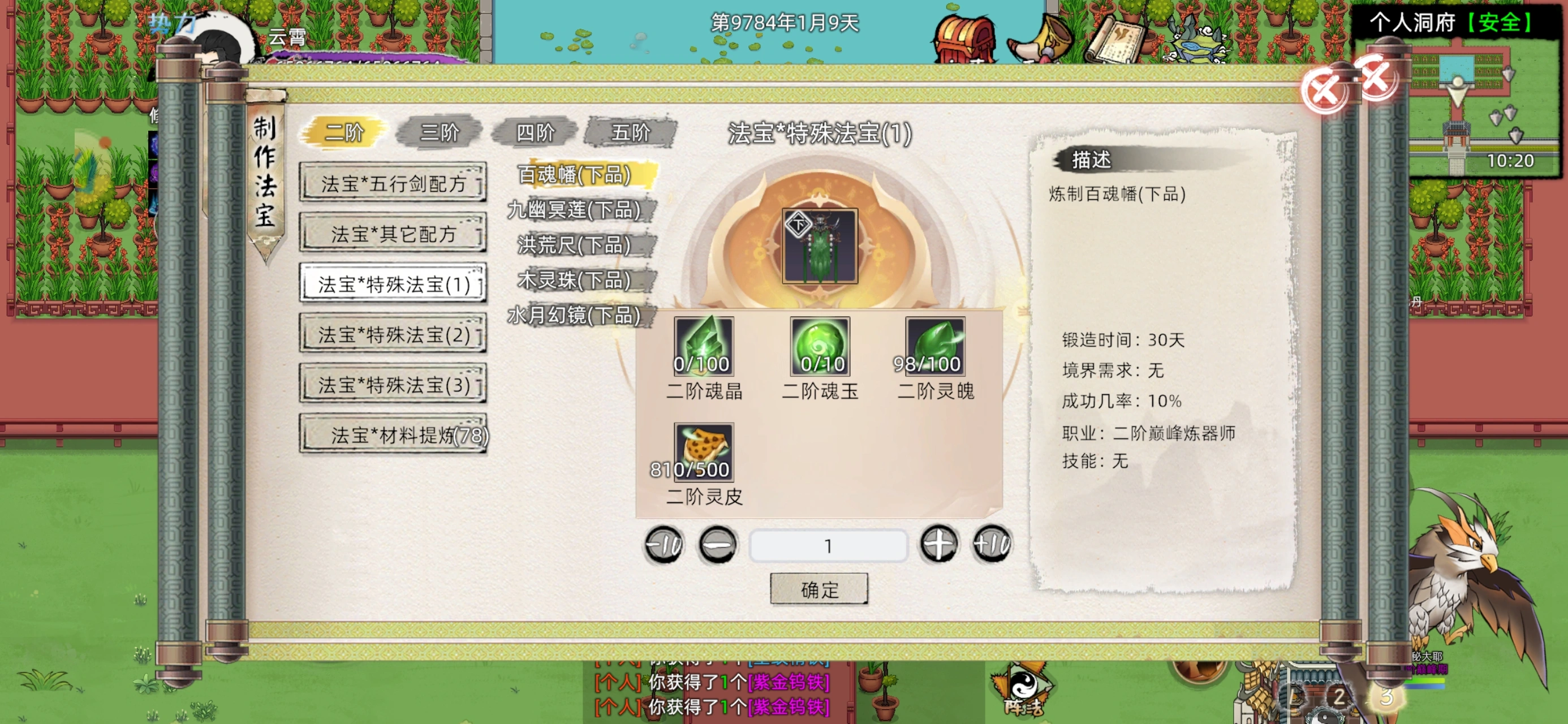Choose 法宝*特殊法宝(3) category

pos(393,385)
